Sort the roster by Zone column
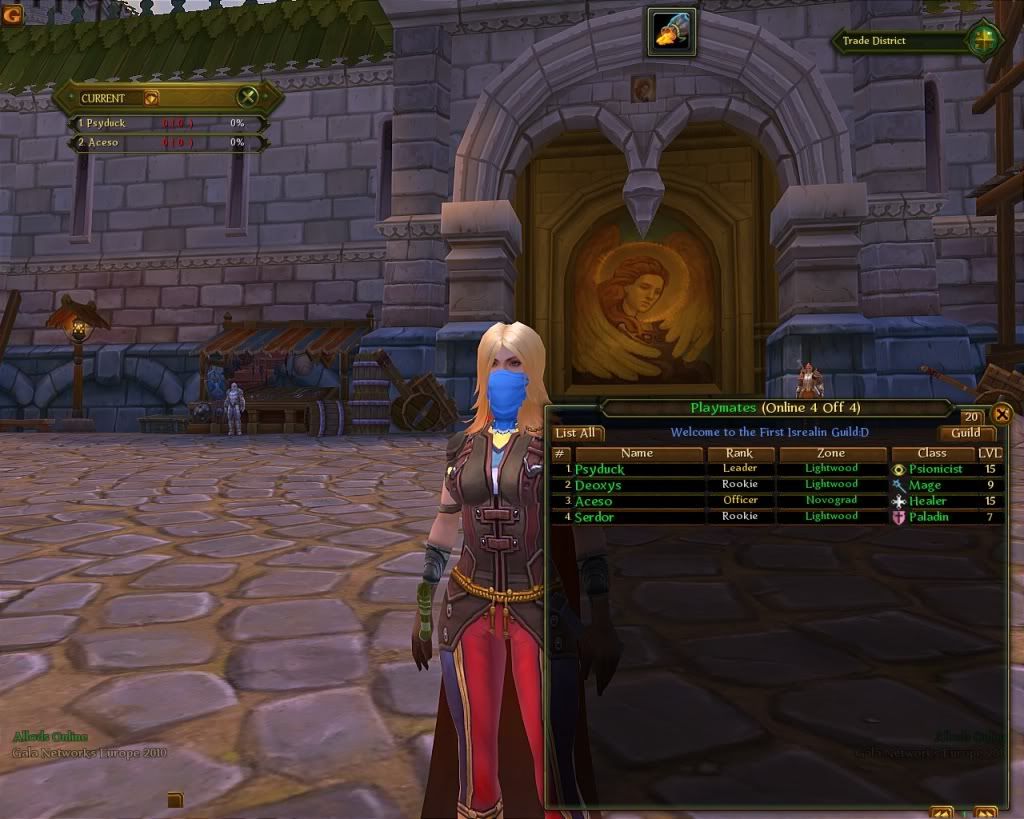 click(831, 454)
